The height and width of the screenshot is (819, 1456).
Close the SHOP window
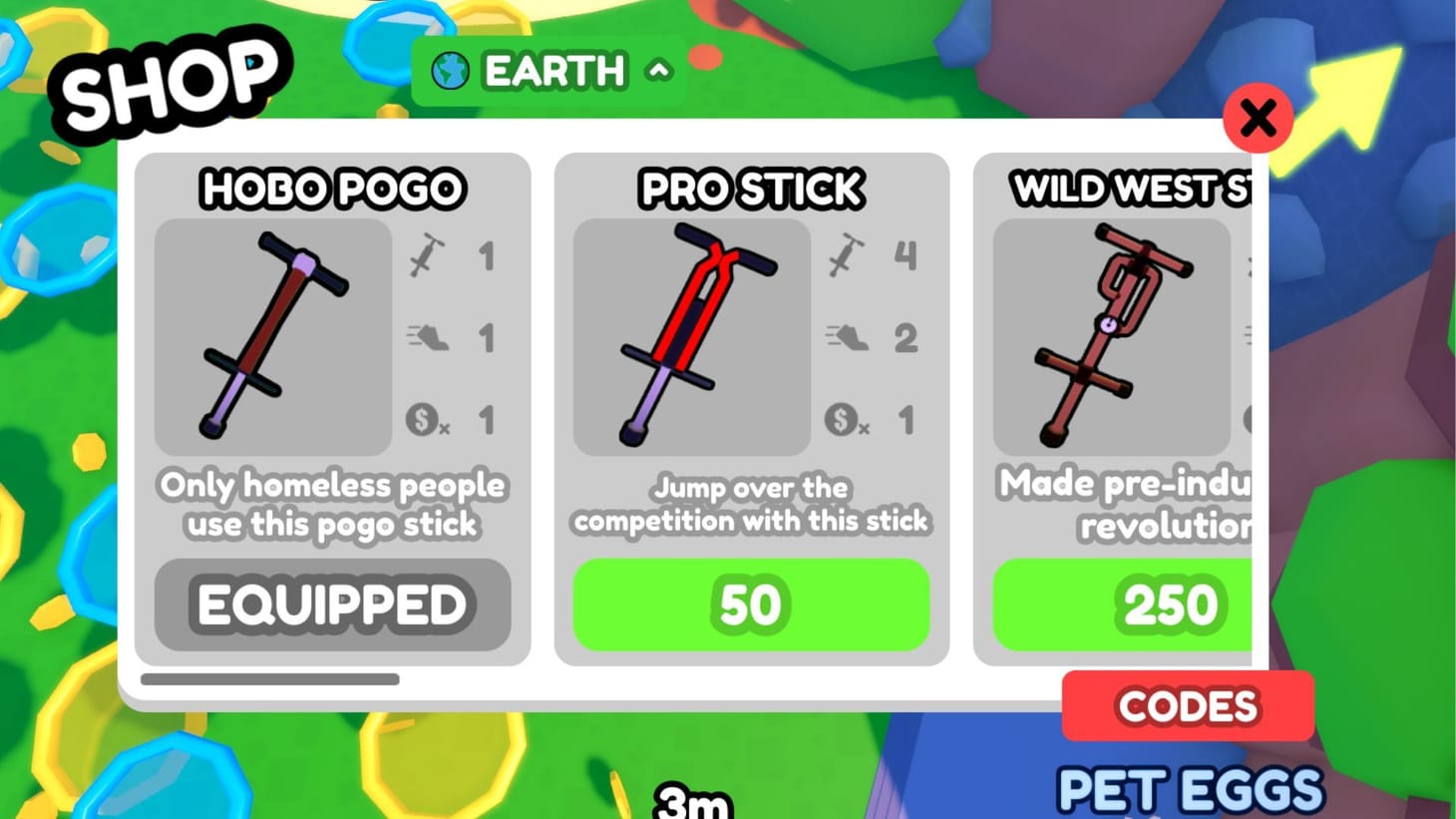[1259, 119]
